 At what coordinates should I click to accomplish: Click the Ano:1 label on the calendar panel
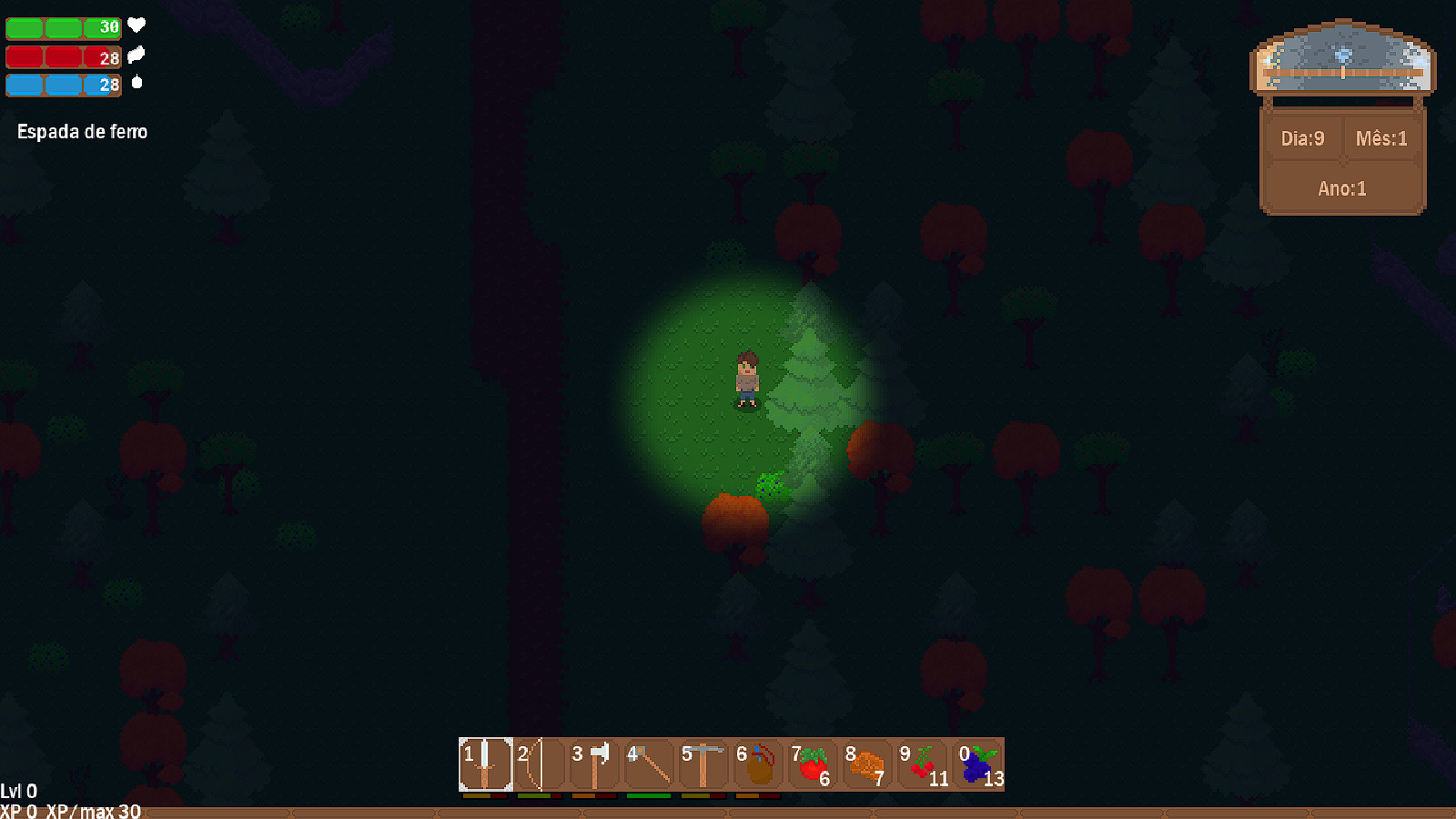pos(1340,188)
